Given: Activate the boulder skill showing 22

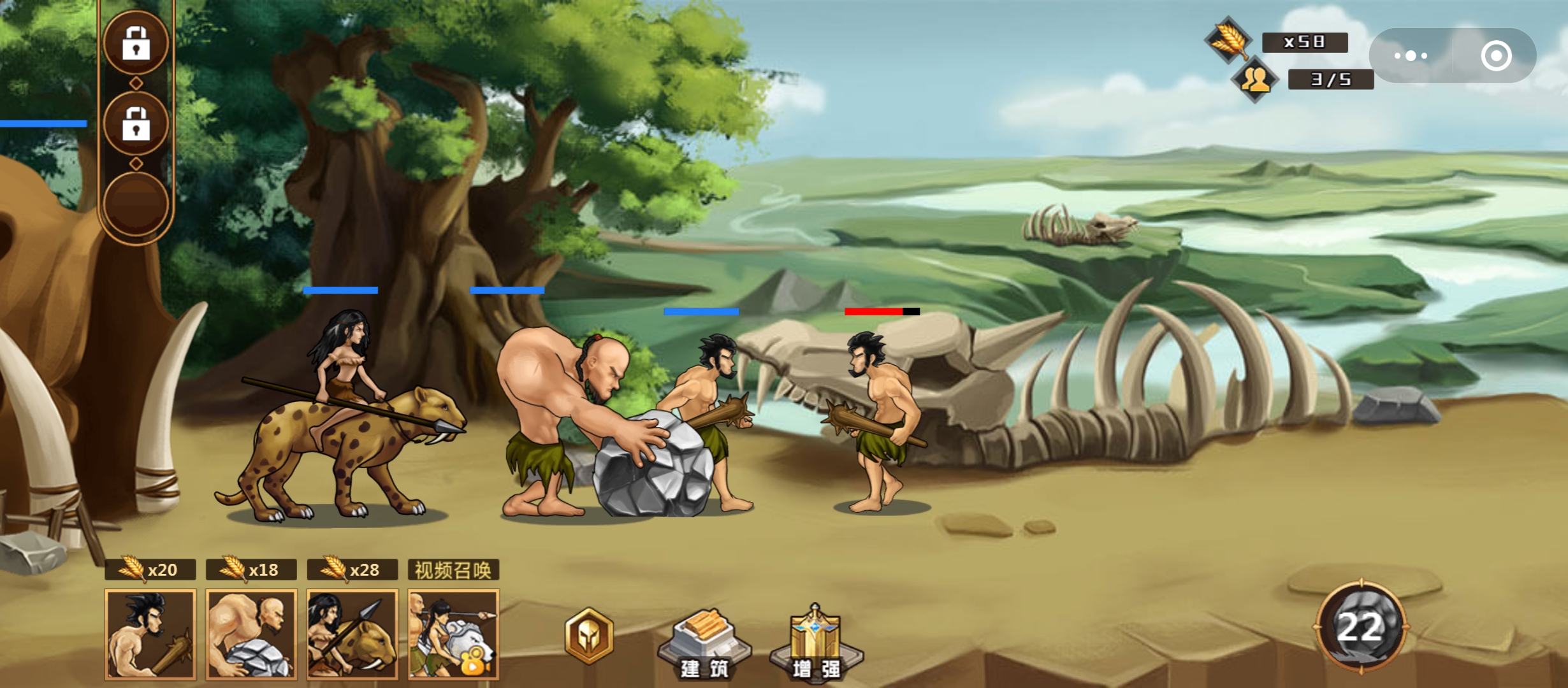Looking at the screenshot, I should tap(1361, 627).
